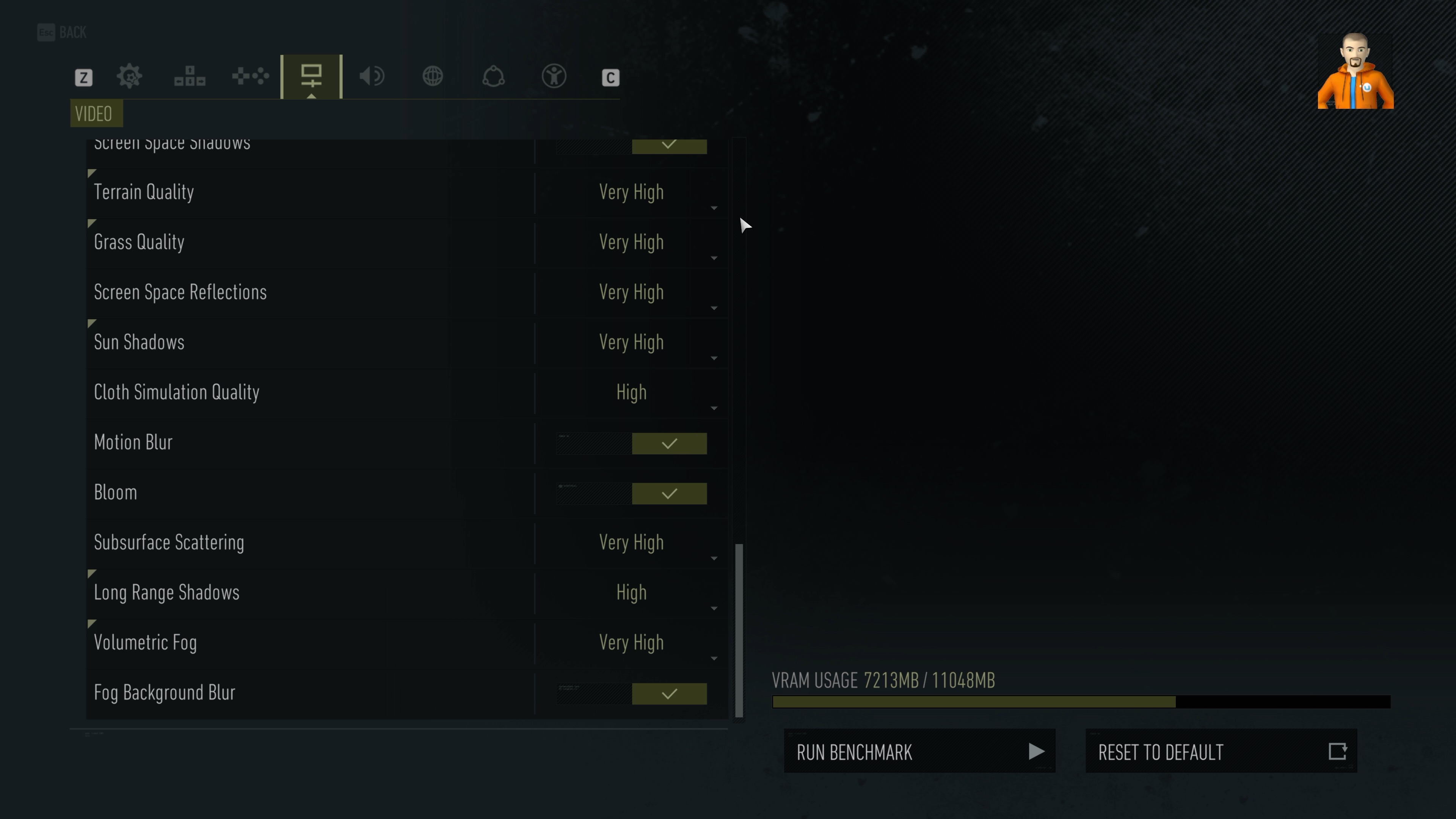Change the Grass Quality setting
Screen dimensions: 1456x819
[x=631, y=243]
